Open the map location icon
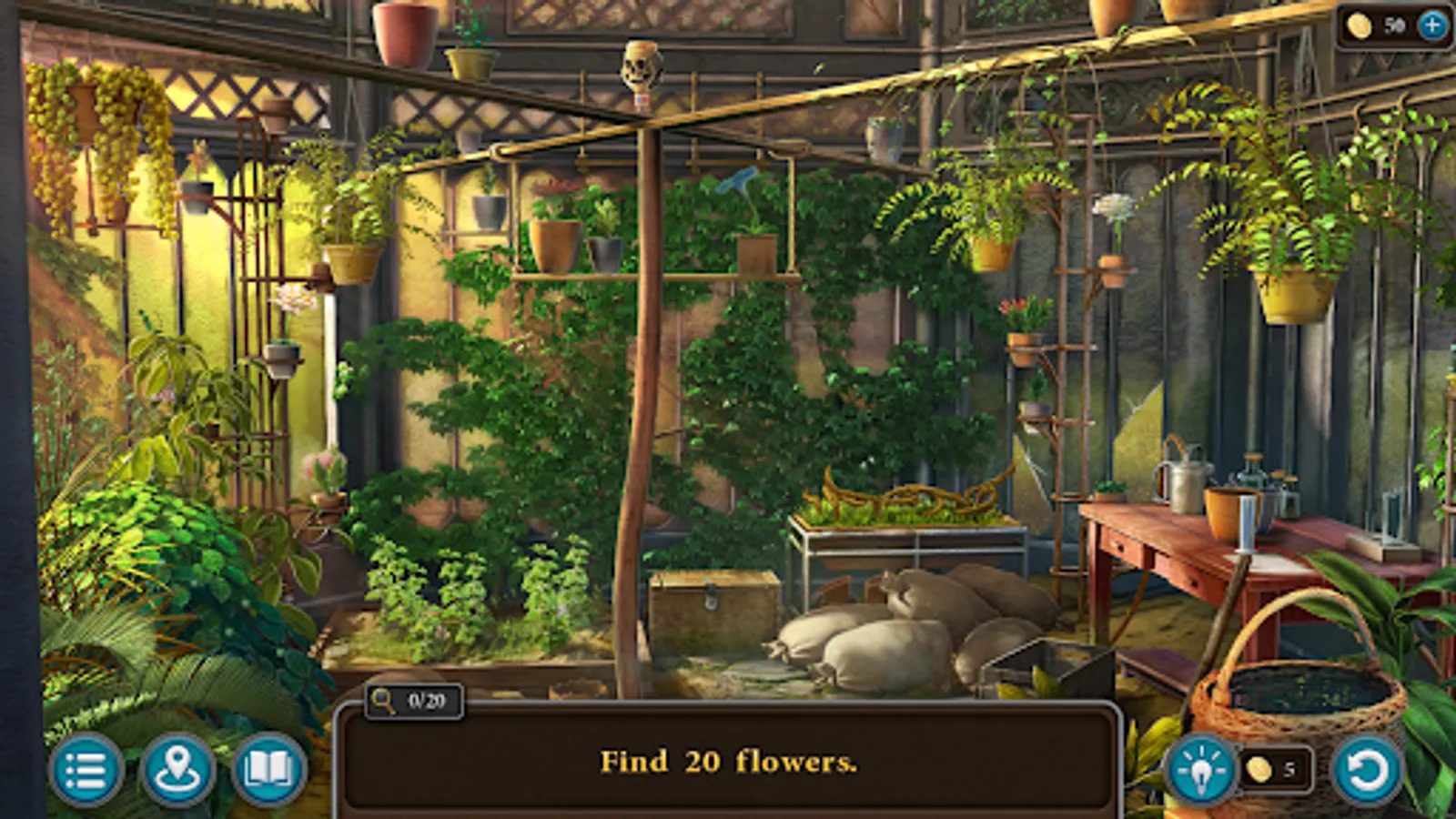Viewport: 1456px width, 819px height. tap(178, 770)
